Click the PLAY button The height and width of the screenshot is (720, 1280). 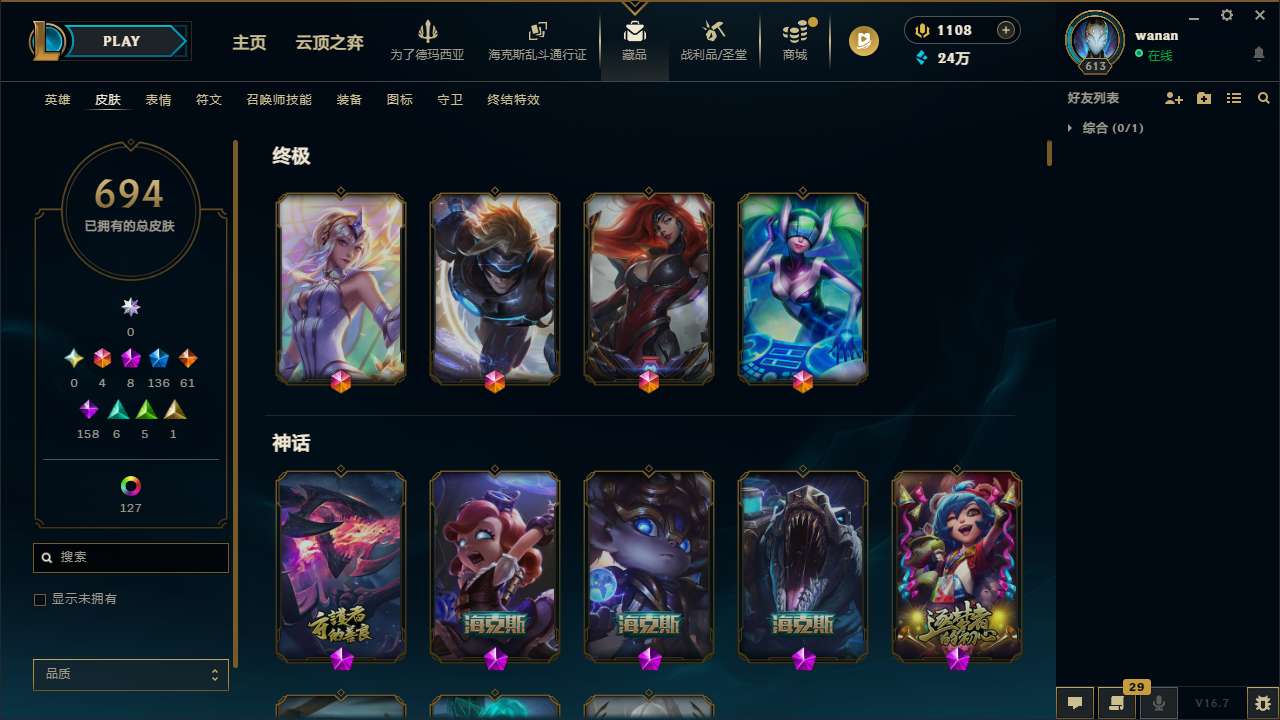[x=121, y=41]
